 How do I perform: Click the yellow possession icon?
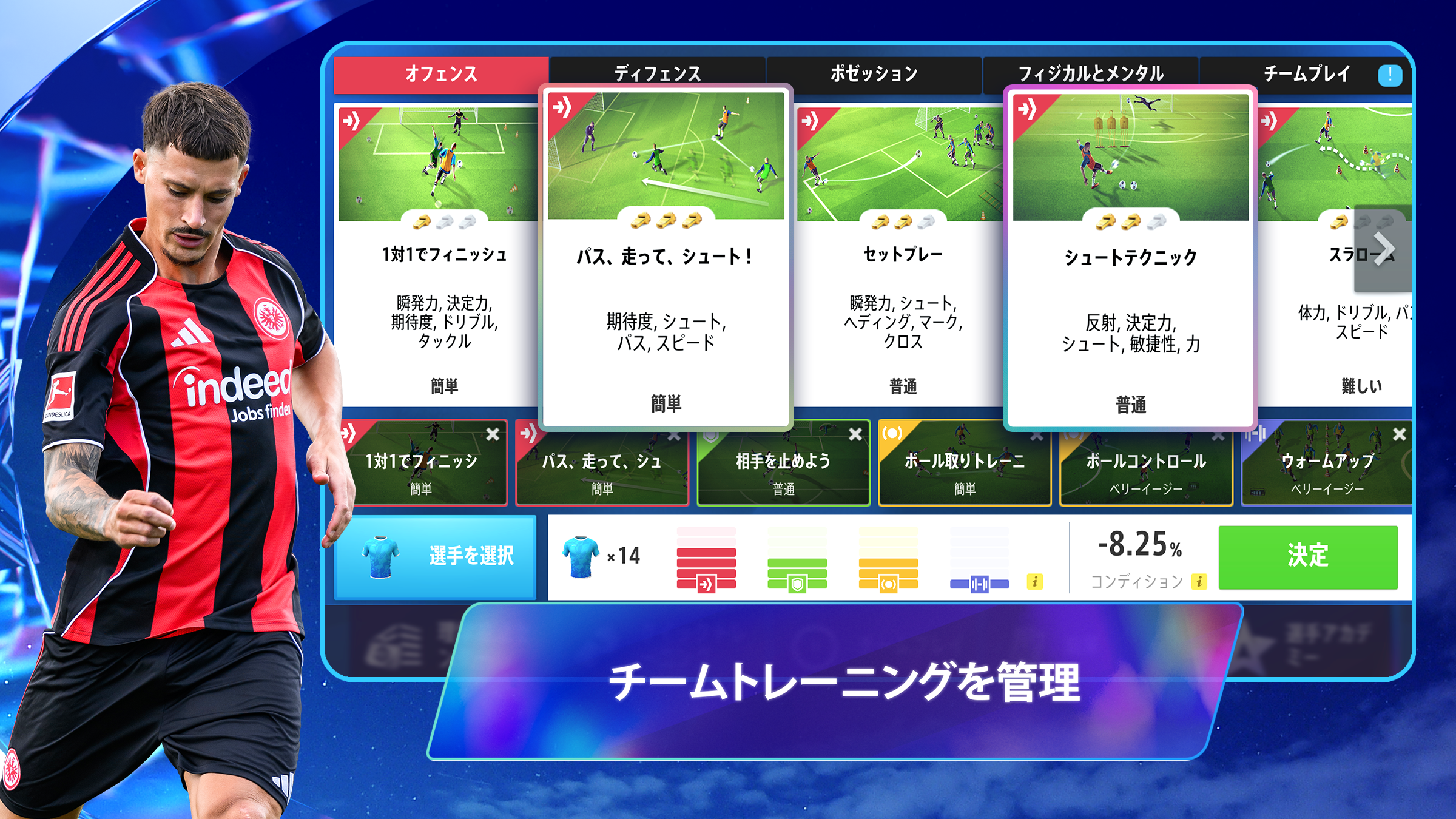(888, 585)
